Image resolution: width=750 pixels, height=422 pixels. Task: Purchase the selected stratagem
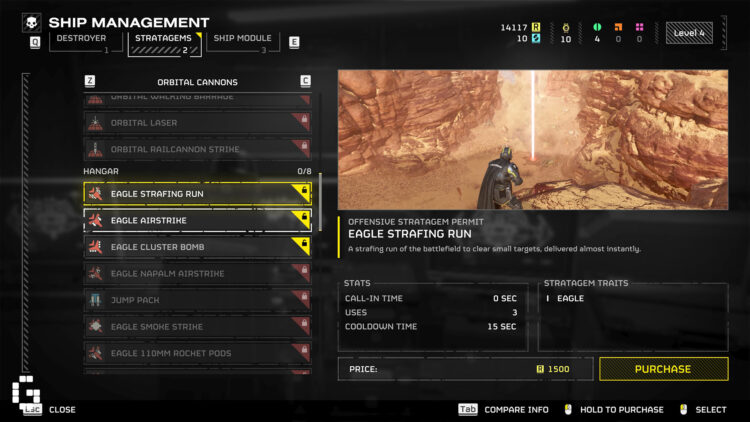(x=663, y=369)
